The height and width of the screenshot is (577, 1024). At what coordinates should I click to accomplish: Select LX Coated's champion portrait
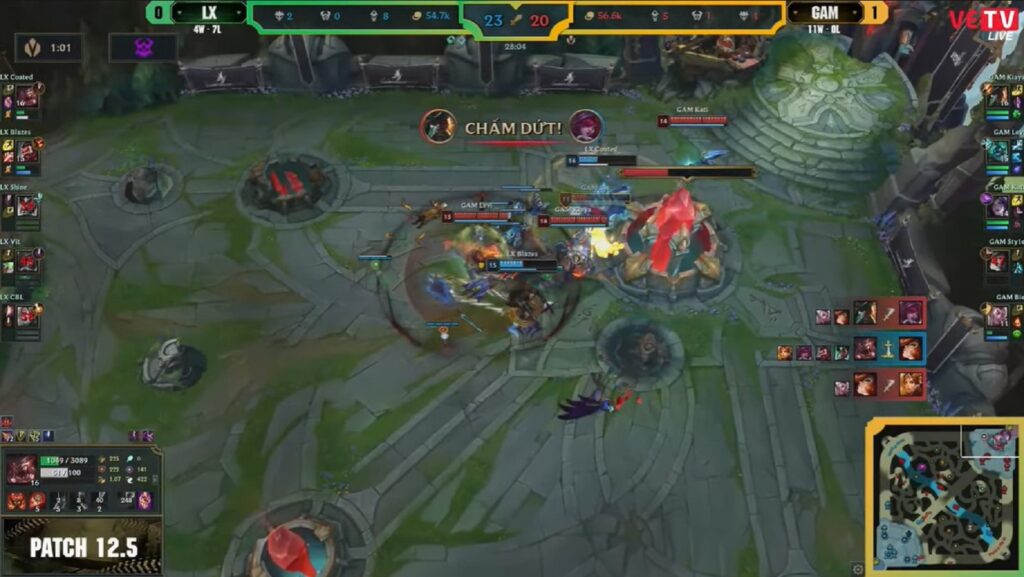(x=27, y=96)
